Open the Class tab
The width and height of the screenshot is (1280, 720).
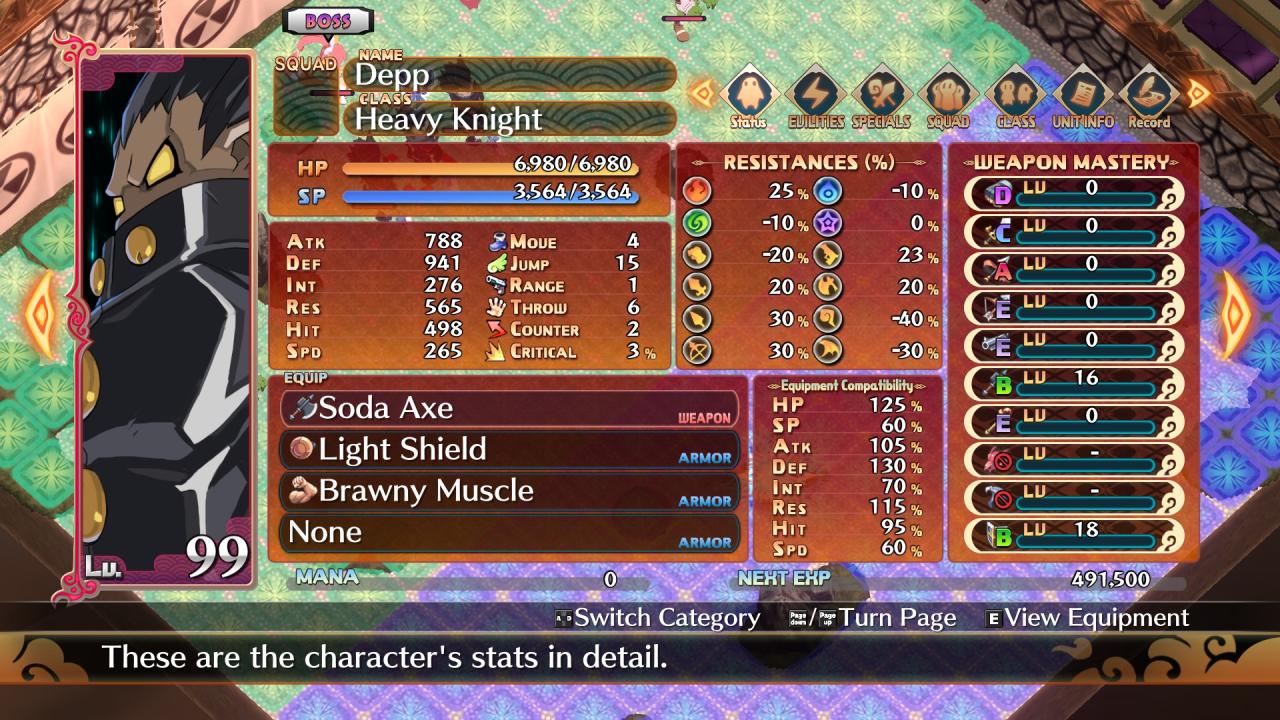pyautogui.click(x=1015, y=96)
